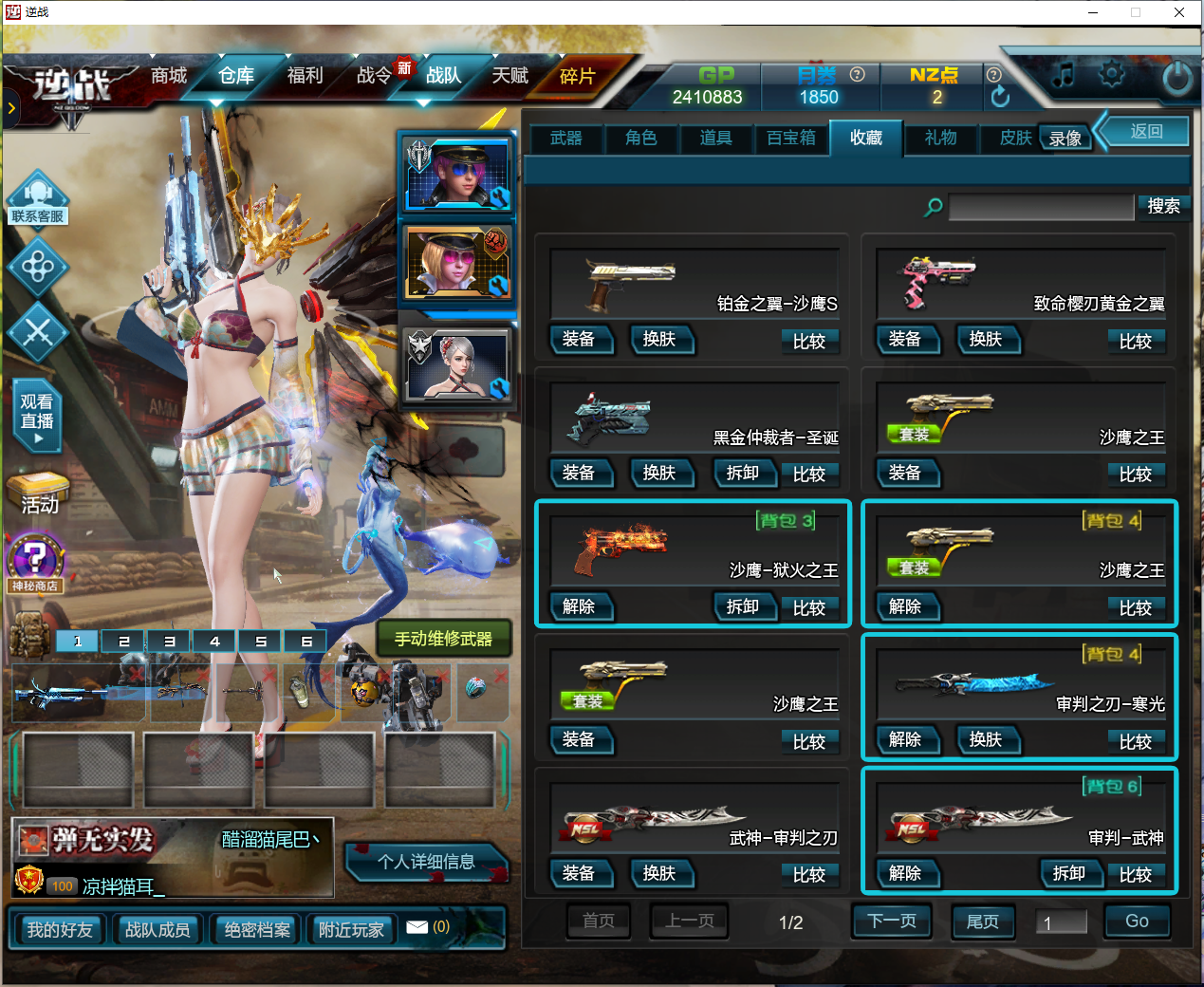Jump to 尾页 last page
The image size is (1204, 987).
point(981,922)
